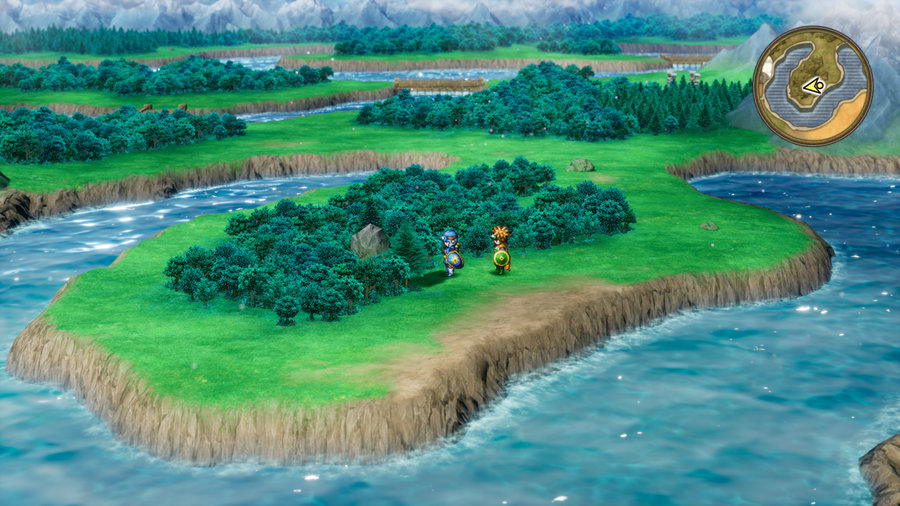Open the circular minimap
This screenshot has width=900, height=506.
click(x=812, y=85)
